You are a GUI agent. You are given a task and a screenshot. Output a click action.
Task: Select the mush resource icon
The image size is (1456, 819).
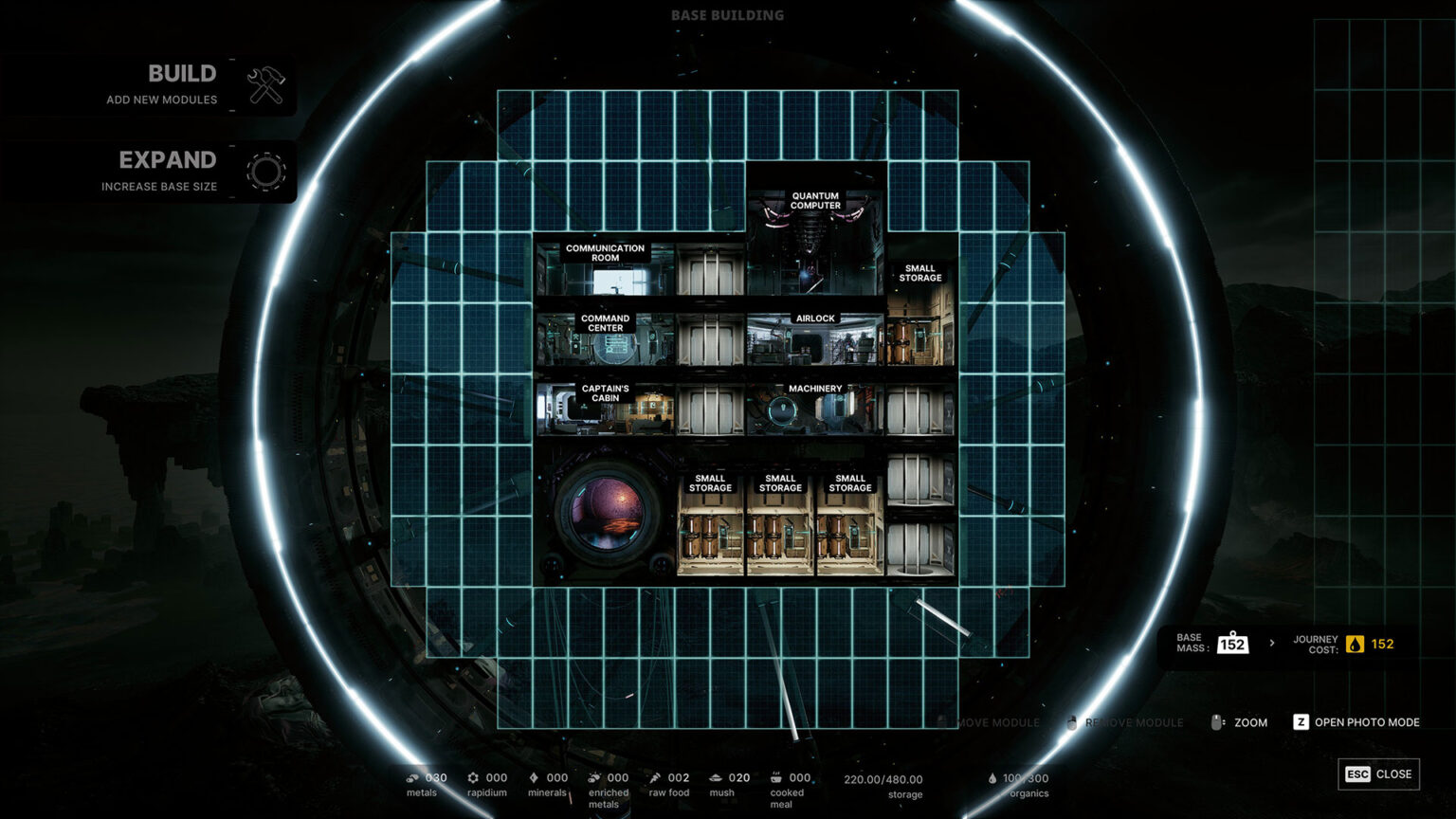point(716,776)
